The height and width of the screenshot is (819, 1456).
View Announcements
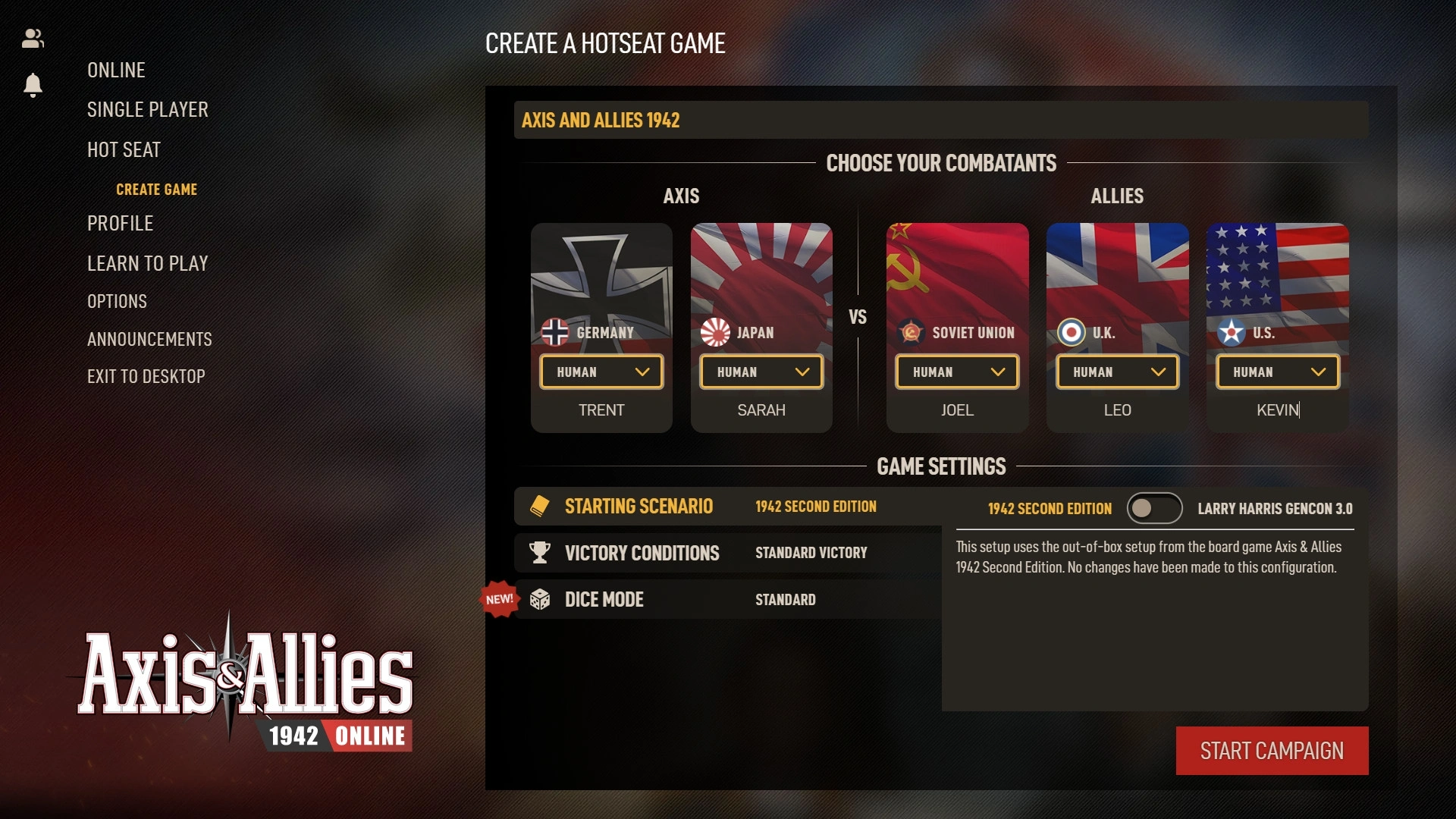149,339
